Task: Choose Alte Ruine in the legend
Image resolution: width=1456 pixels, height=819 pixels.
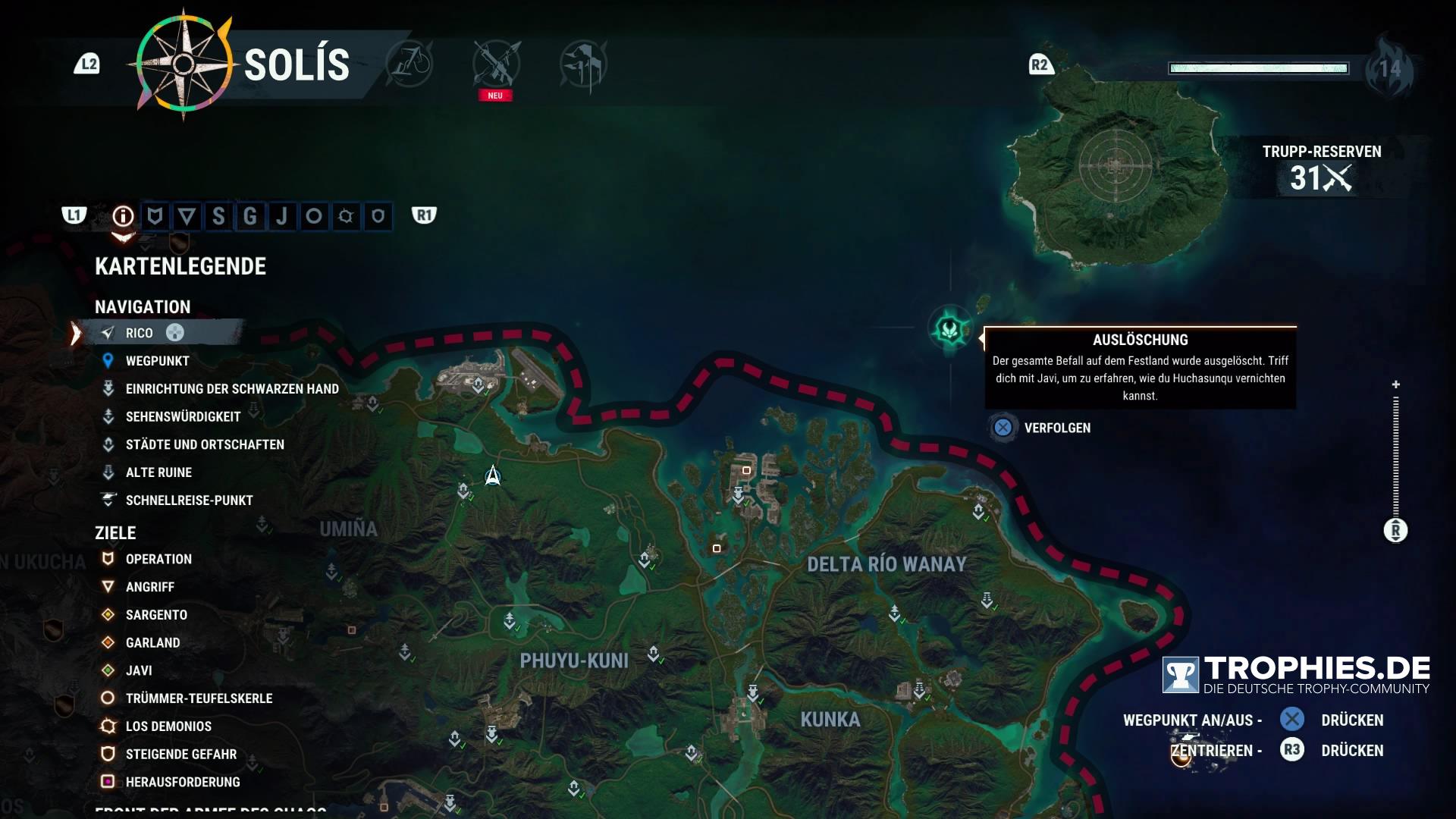Action: point(158,472)
